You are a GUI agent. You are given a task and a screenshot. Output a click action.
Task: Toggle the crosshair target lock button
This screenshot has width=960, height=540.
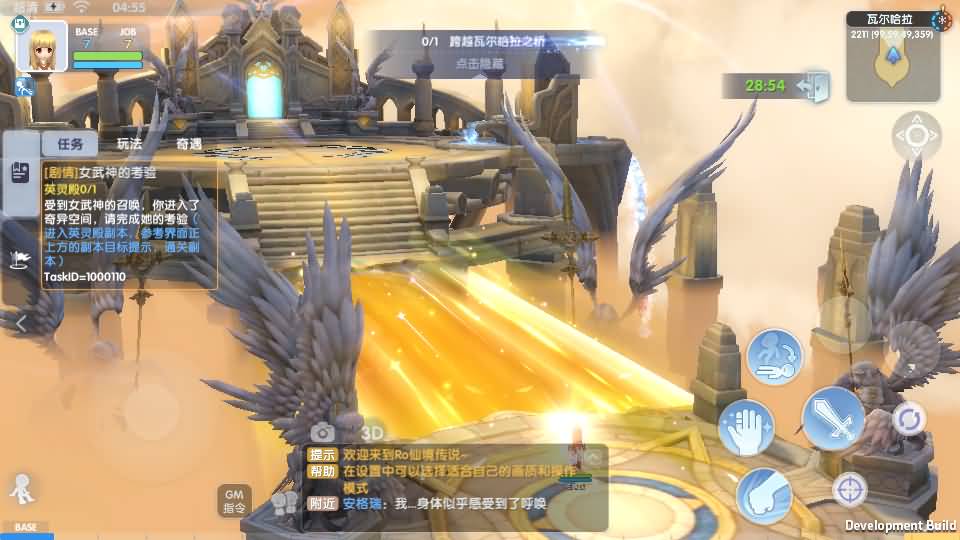pyautogui.click(x=850, y=490)
